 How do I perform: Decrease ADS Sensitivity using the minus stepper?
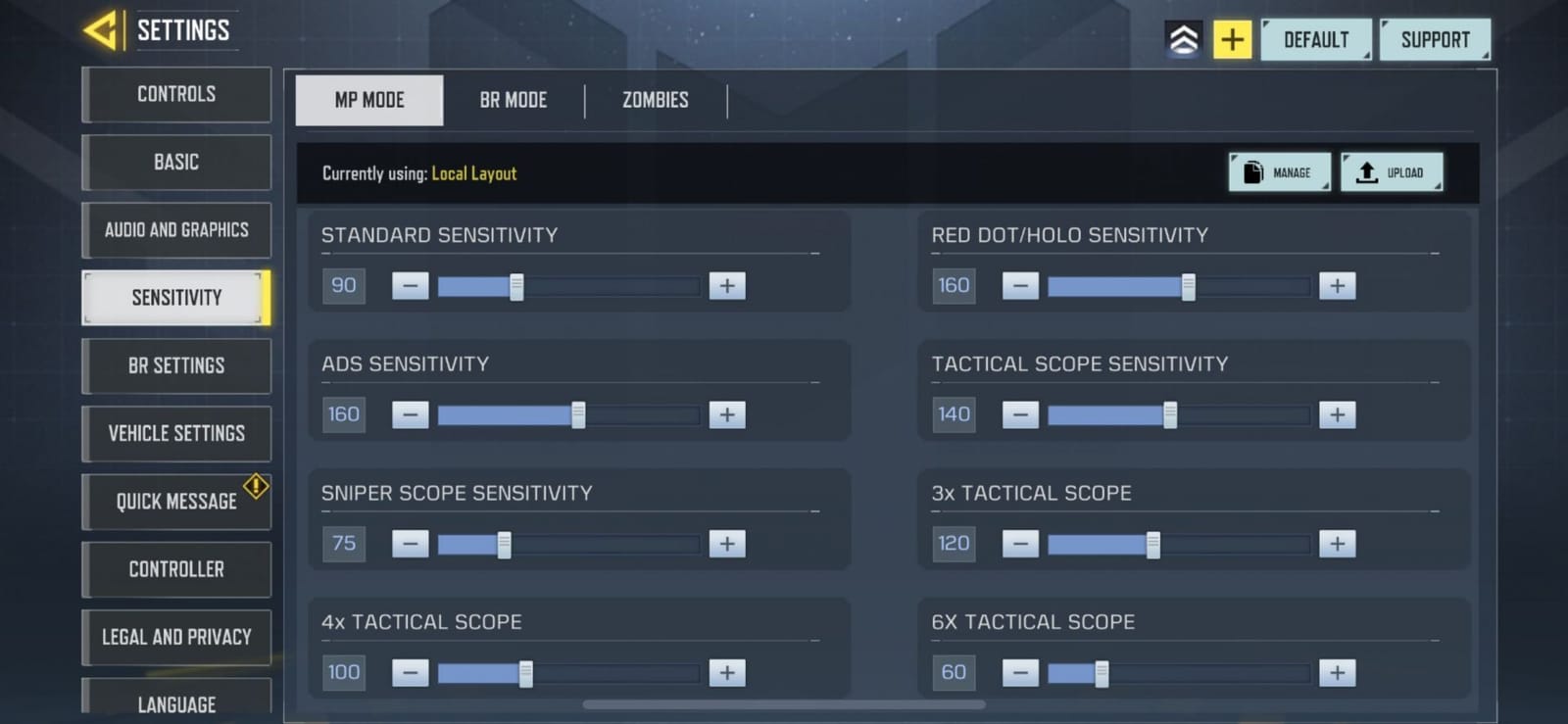tap(411, 414)
